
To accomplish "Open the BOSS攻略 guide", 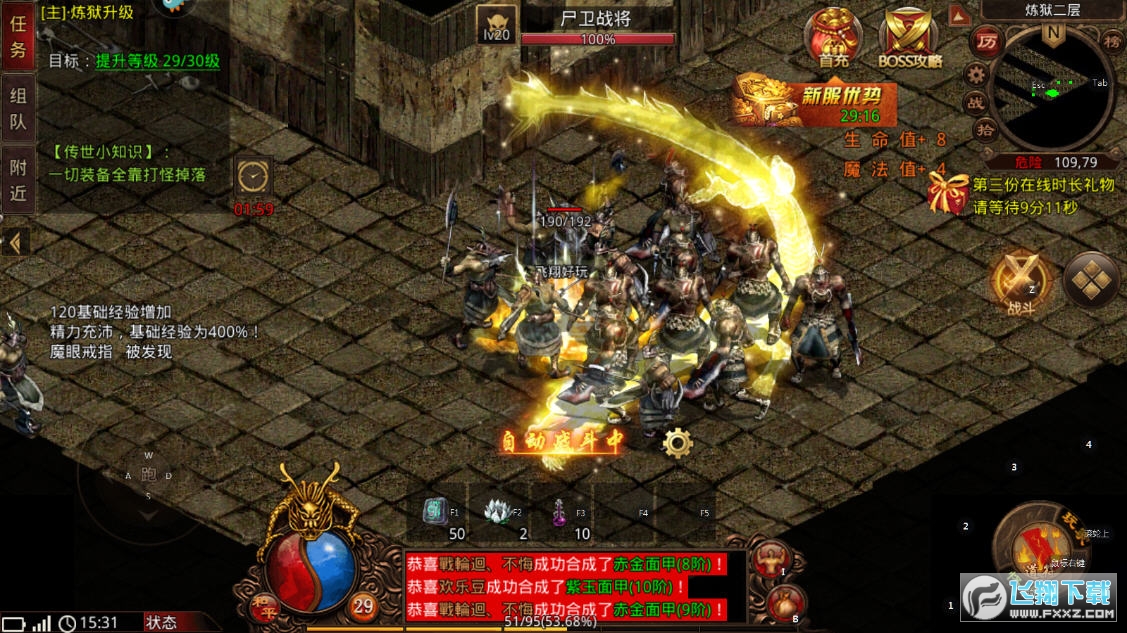I will 908,38.
